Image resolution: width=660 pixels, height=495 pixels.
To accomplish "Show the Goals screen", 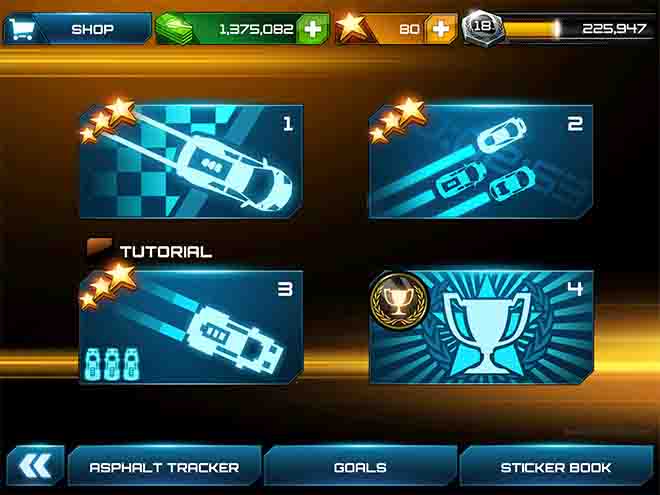I will click(360, 467).
